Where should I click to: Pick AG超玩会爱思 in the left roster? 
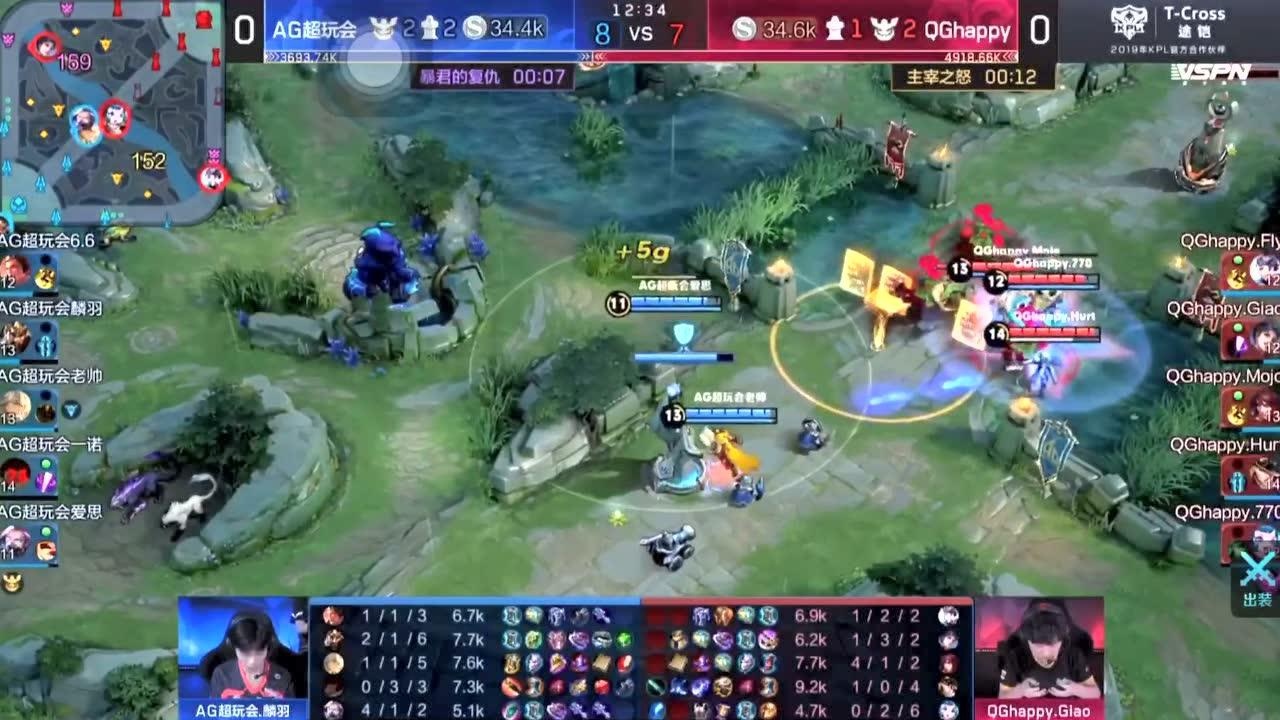pos(16,541)
